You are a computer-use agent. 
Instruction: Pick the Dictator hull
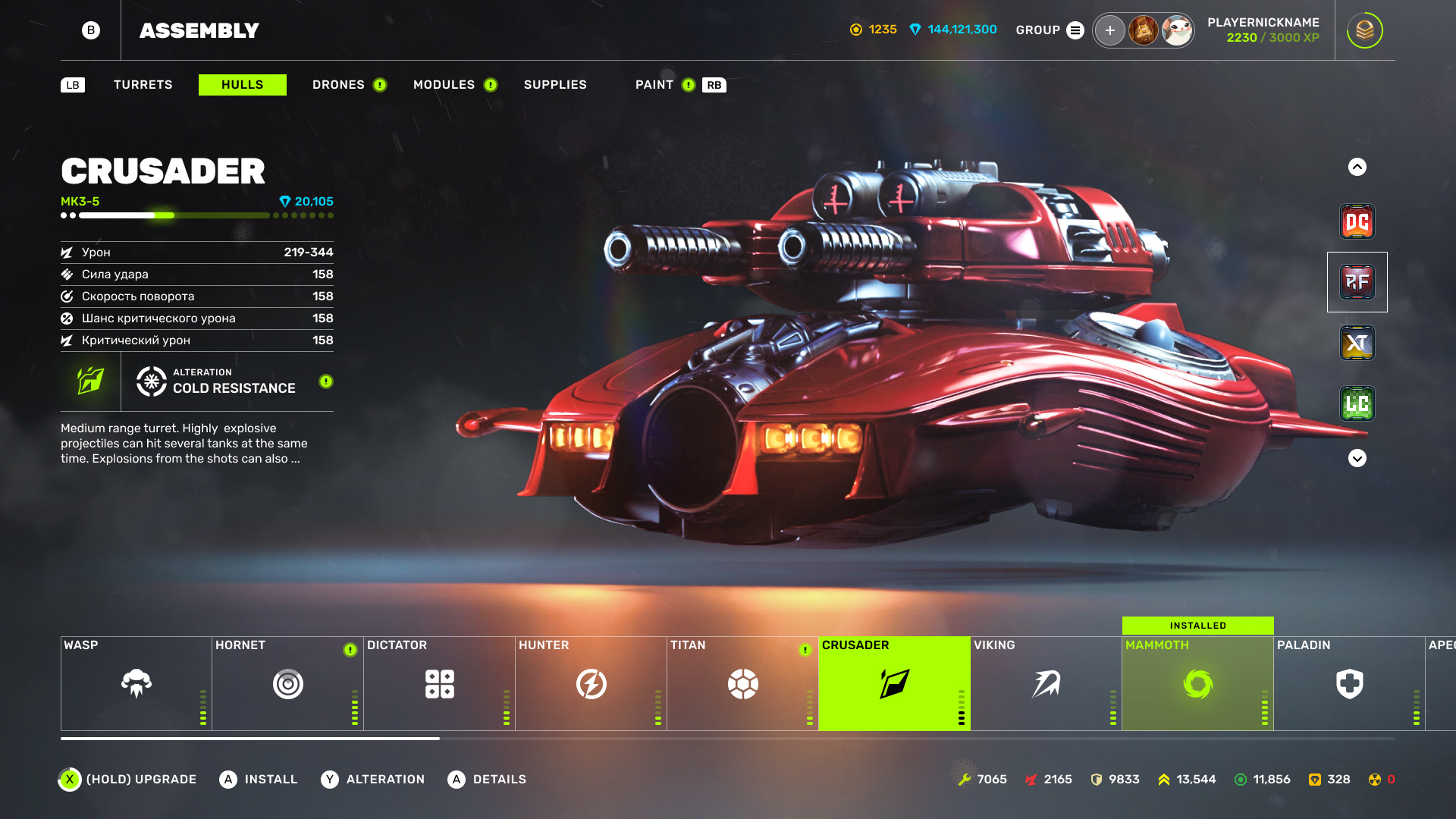tap(440, 683)
